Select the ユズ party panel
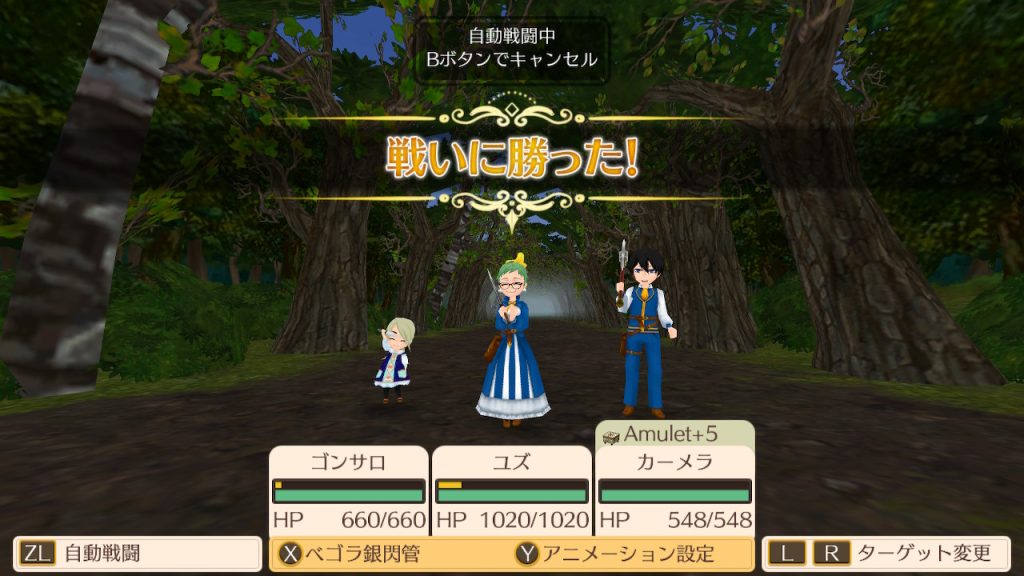This screenshot has height=576, width=1024. 512,490
